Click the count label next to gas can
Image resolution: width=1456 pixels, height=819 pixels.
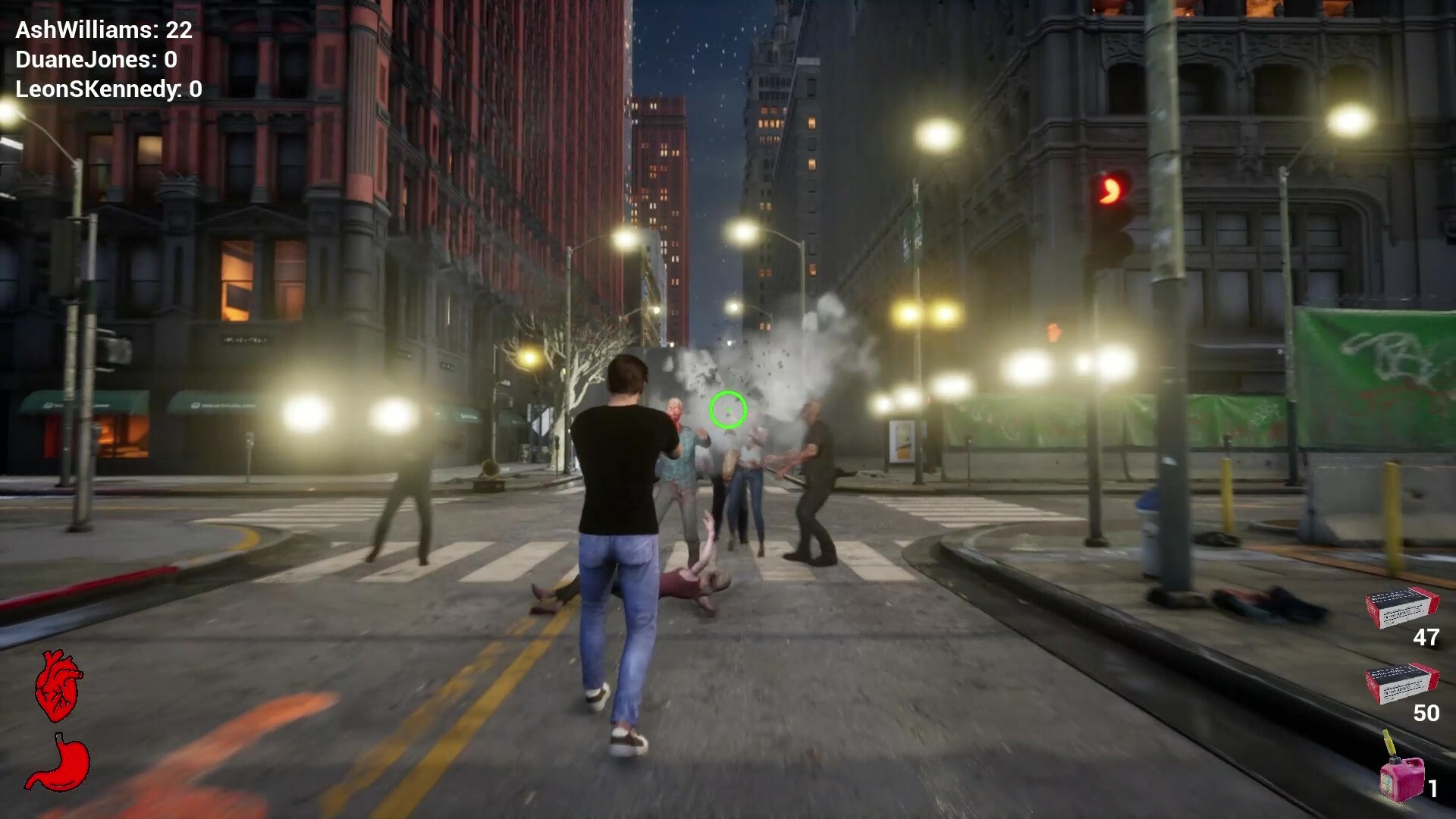coord(1433,789)
